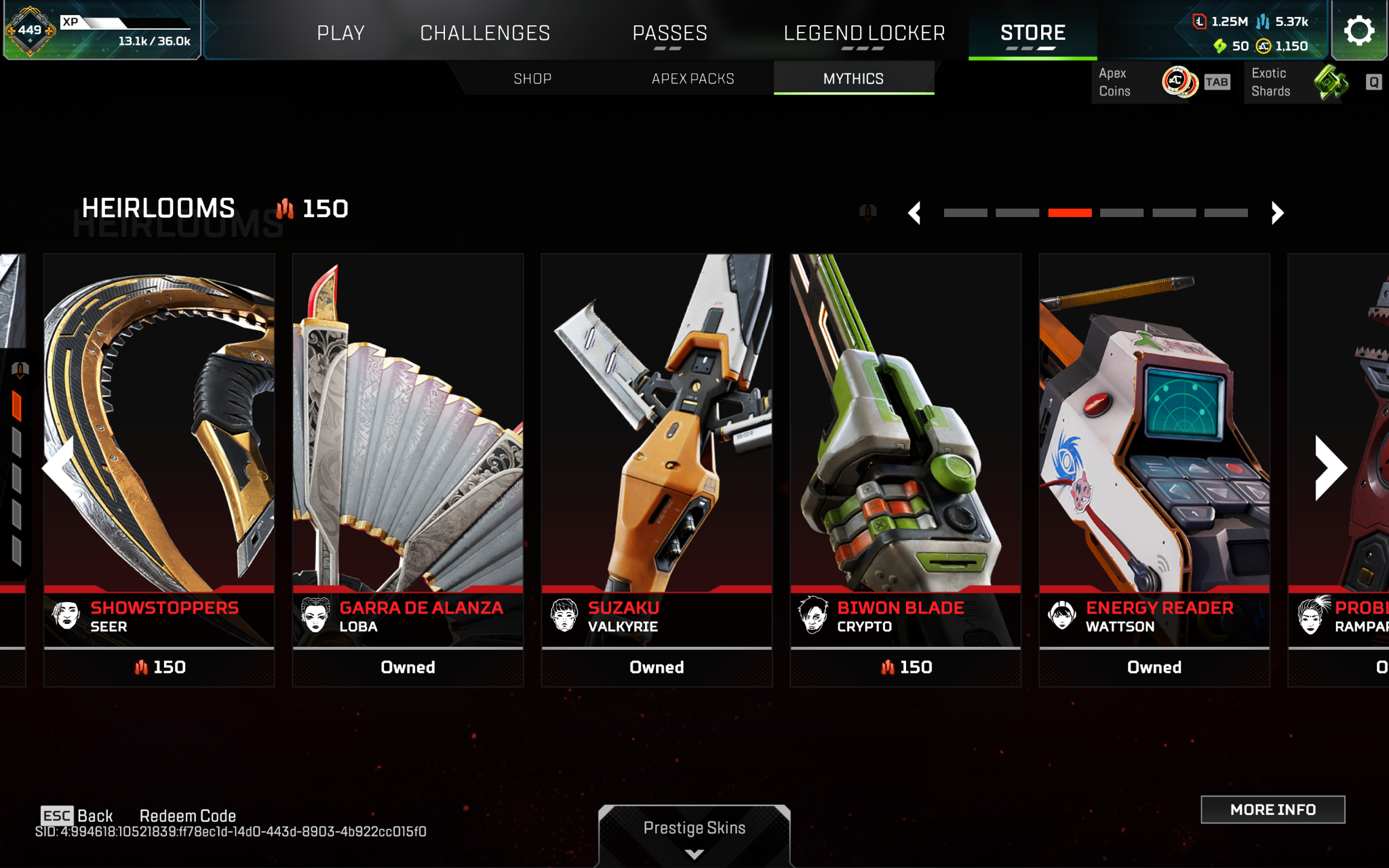Open the settings gear menu
Screen dimensions: 1389x868
1358,31
